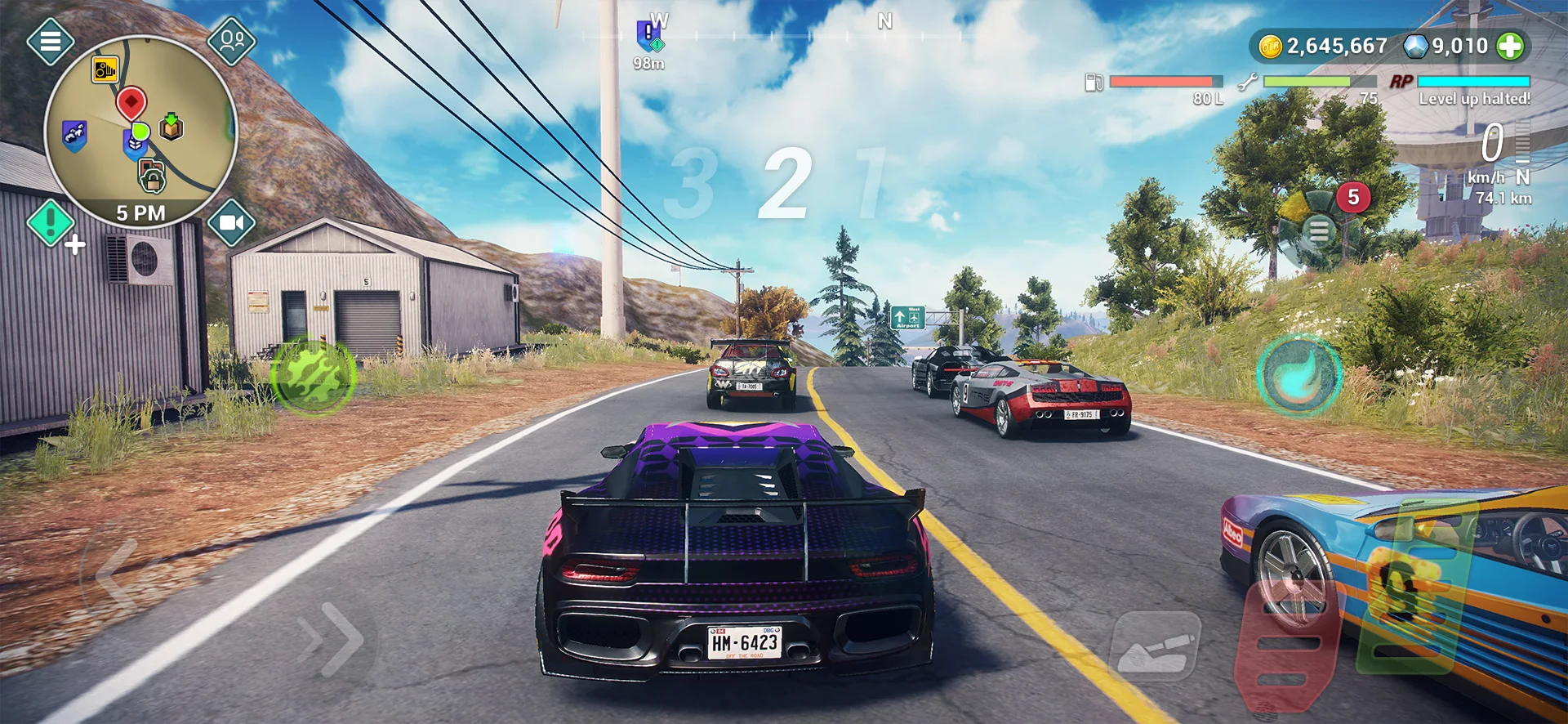1568x724 pixels.
Task: Open the hamburger main menu
Action: [51, 40]
